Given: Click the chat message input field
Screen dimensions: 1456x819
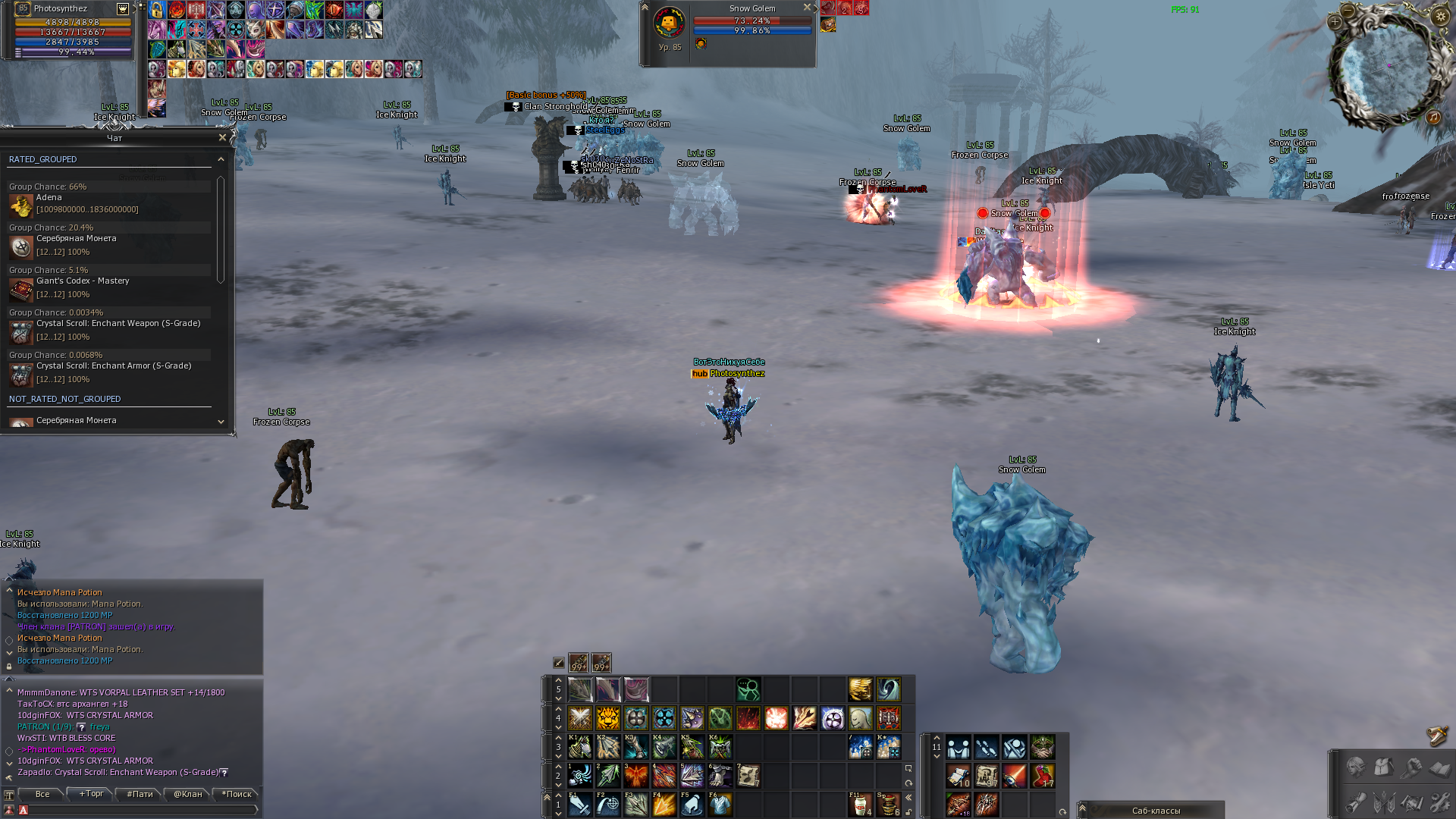Looking at the screenshot, I should tap(140, 810).
